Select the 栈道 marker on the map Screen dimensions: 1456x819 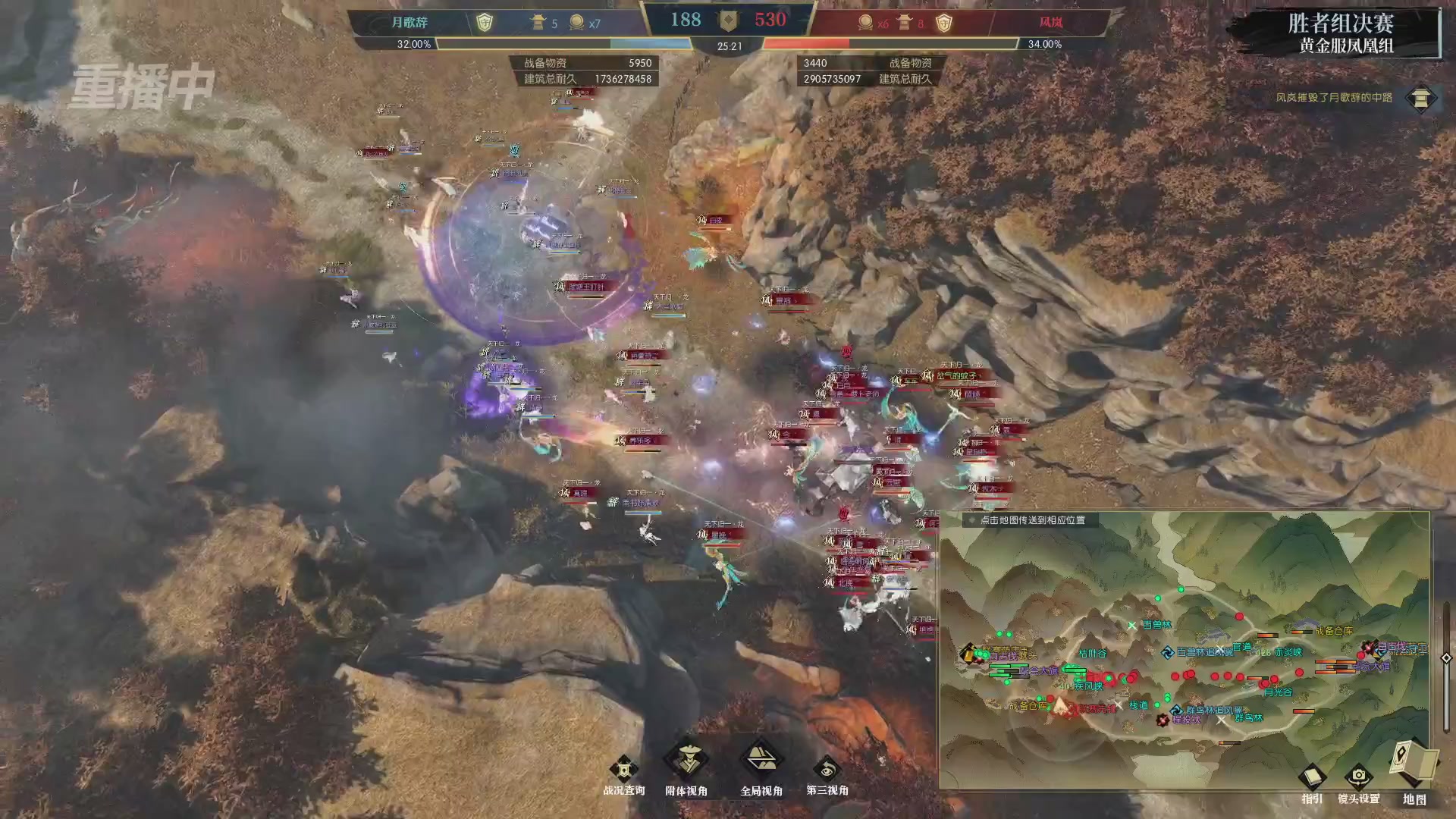1139,705
